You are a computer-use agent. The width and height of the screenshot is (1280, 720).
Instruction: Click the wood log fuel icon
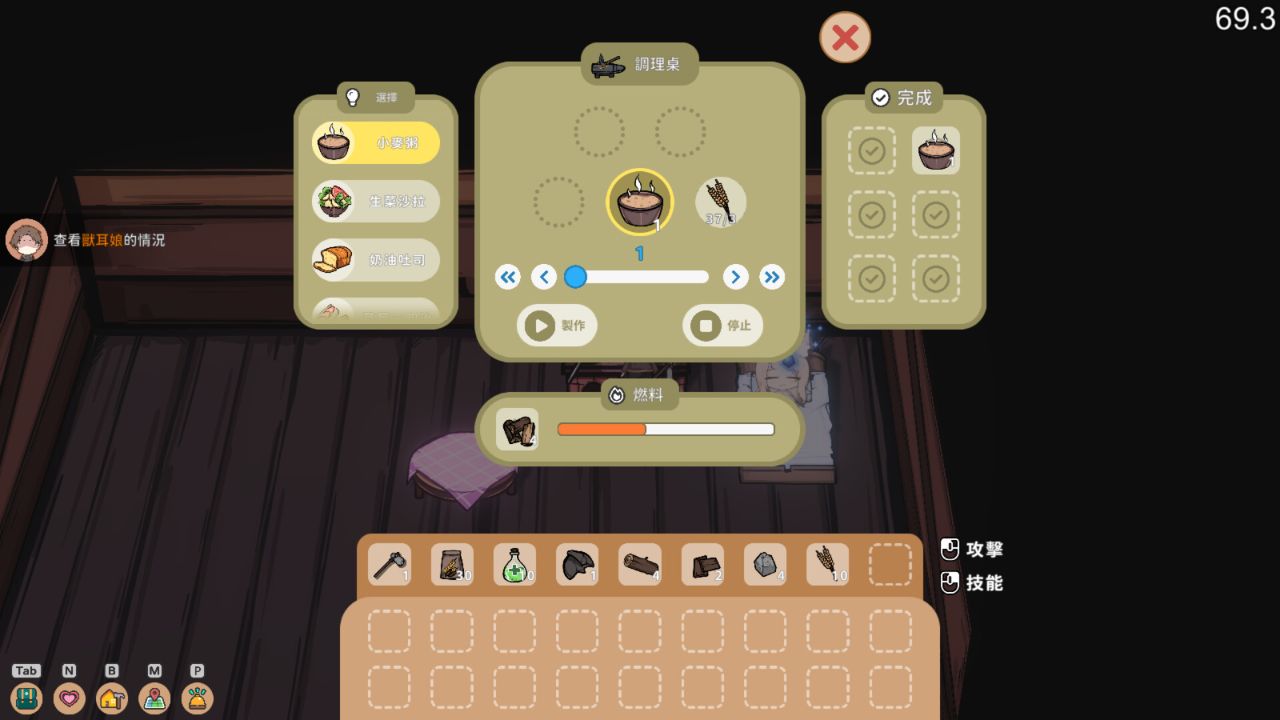tap(516, 429)
